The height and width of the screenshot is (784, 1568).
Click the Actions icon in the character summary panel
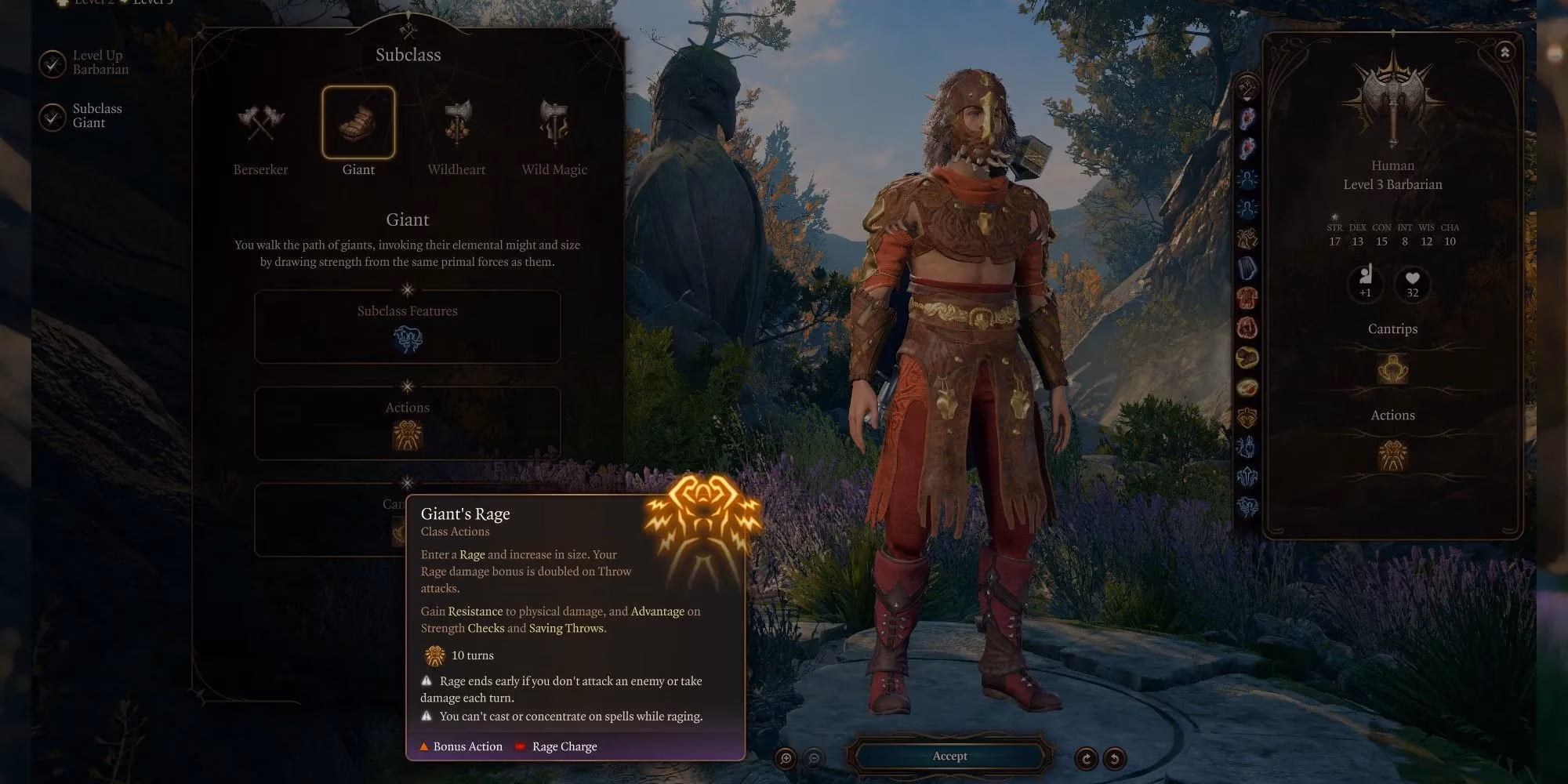[1392, 455]
